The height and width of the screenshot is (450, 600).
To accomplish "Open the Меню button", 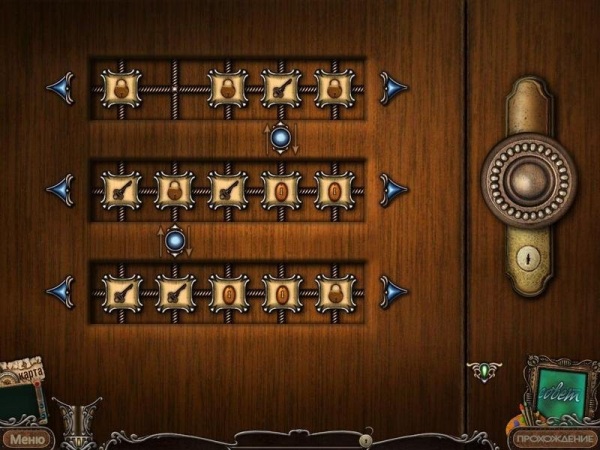I will [25, 438].
